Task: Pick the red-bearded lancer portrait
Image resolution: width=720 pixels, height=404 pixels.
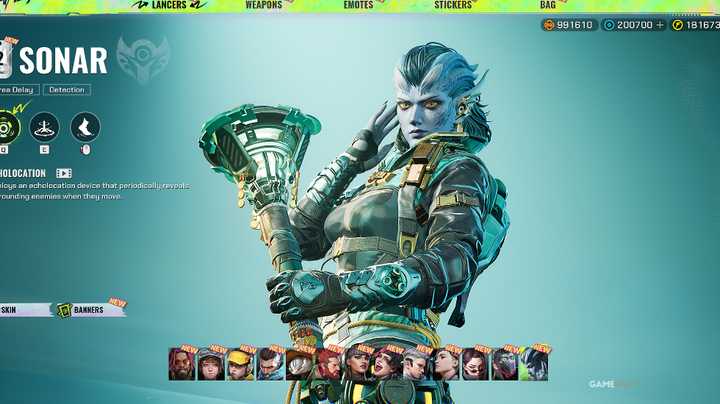Action: coord(328,365)
